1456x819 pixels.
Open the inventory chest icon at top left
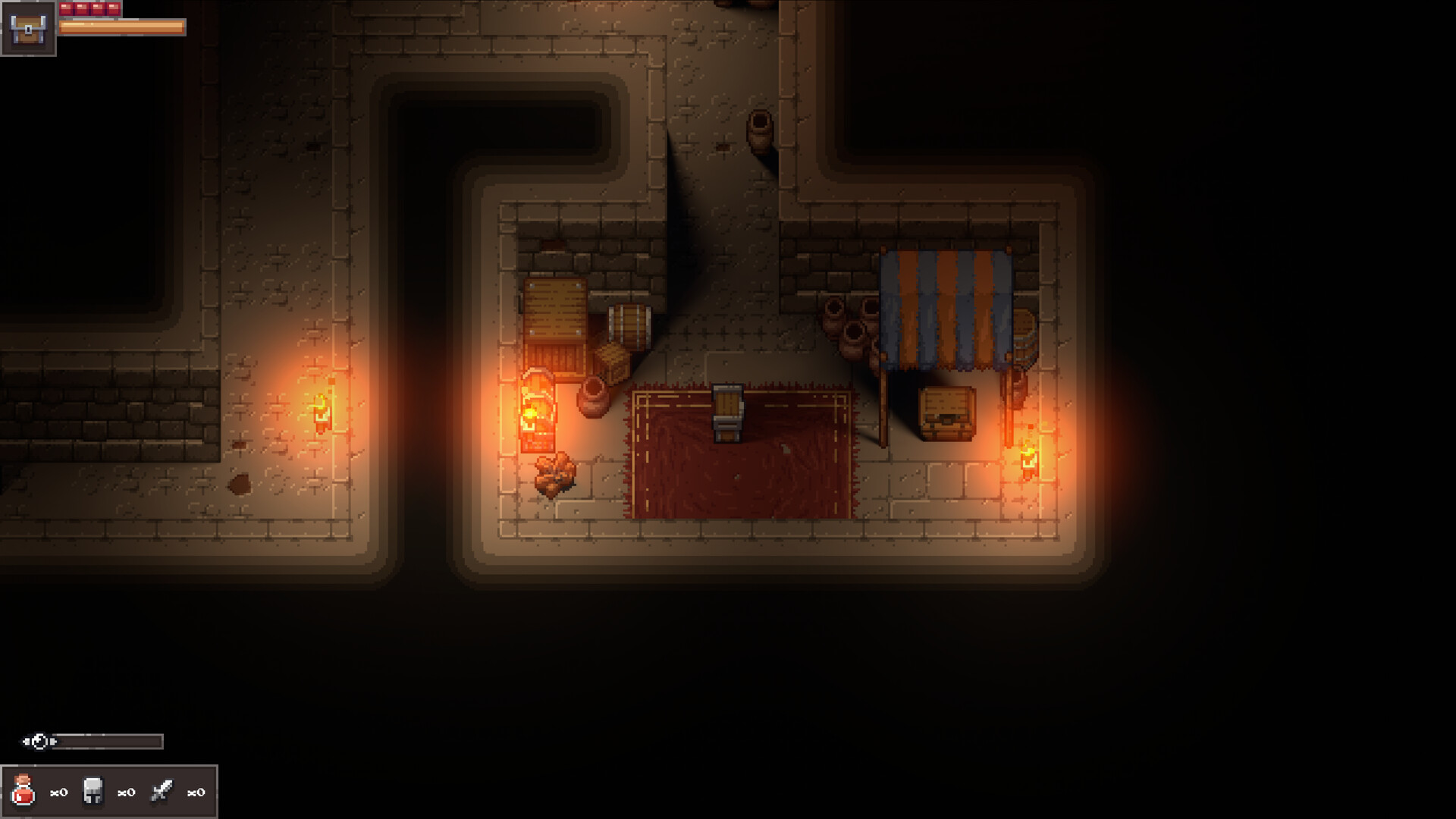28,30
